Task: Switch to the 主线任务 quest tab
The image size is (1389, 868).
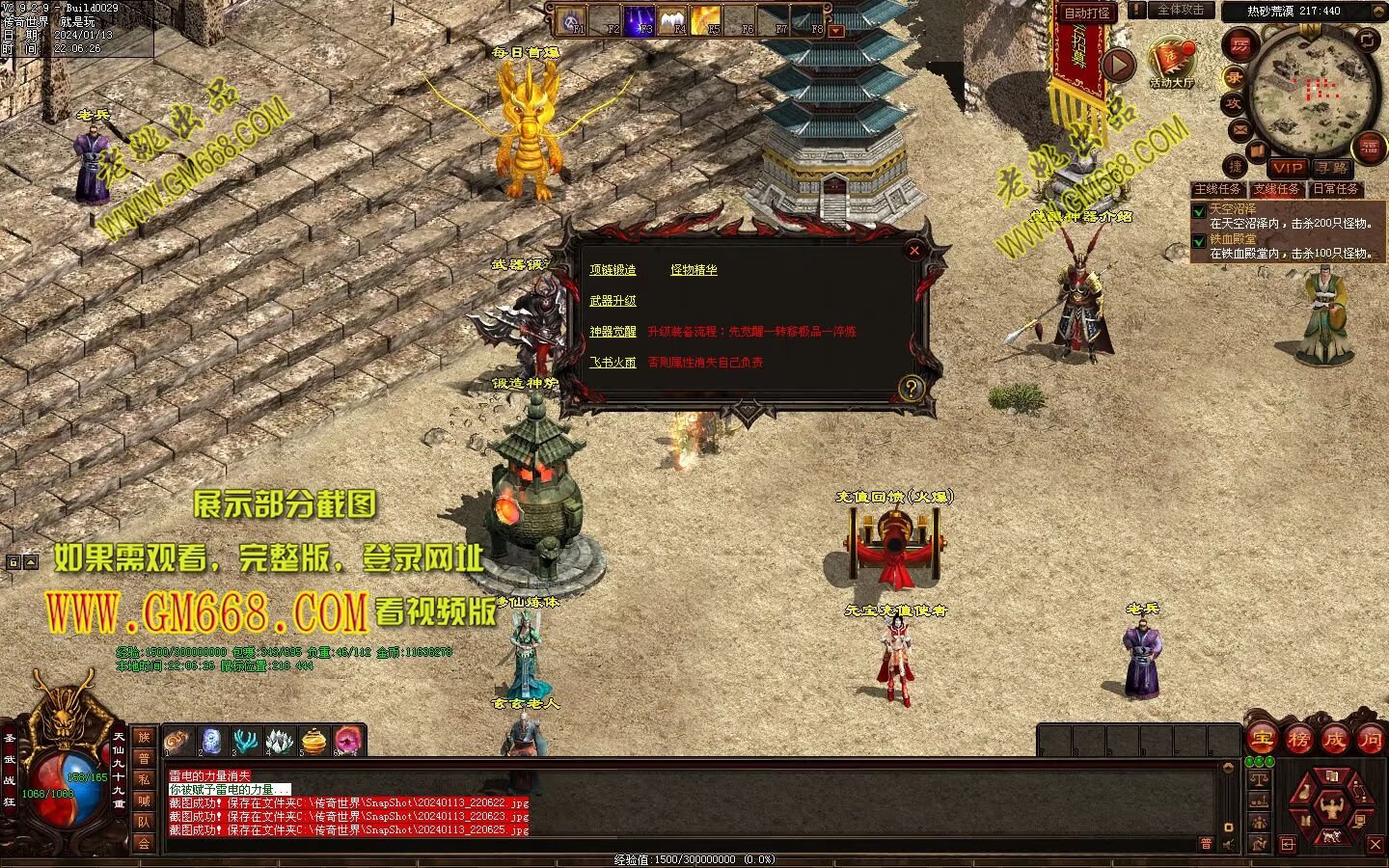Action: point(1218,189)
